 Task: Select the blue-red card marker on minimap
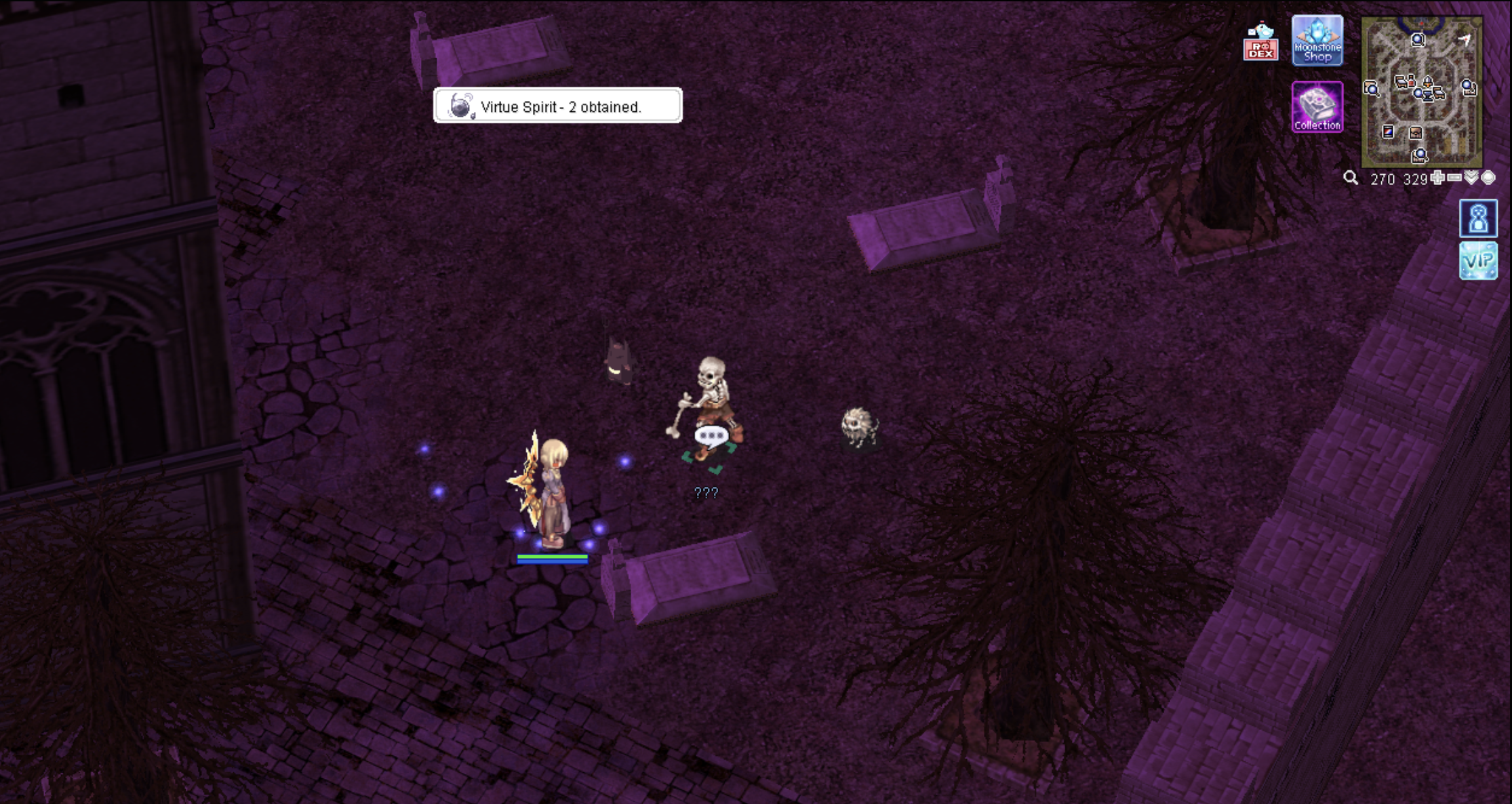1388,132
